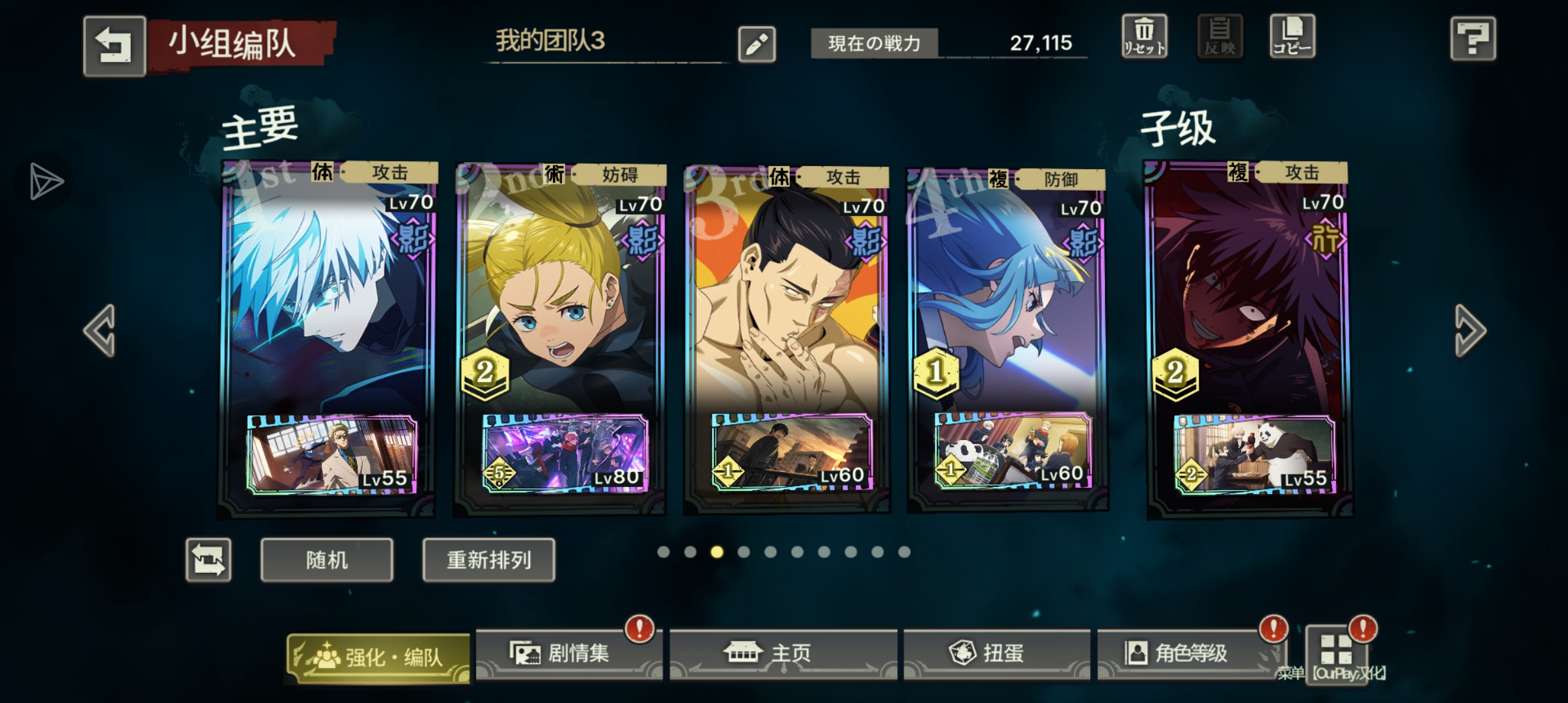Open the grid menu button

tap(1336, 651)
